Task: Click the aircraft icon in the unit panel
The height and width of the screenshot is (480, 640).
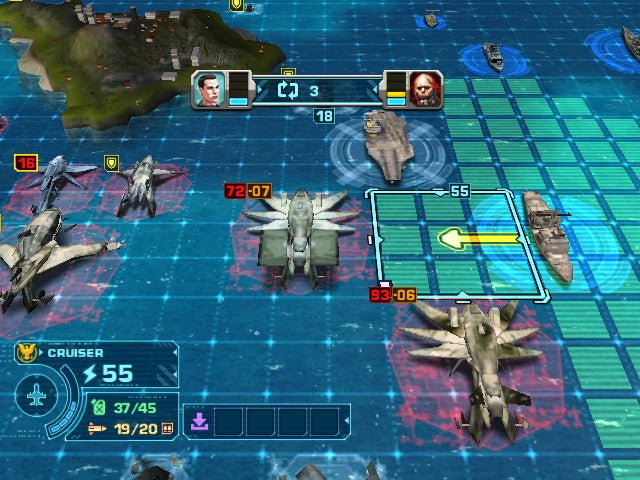Action: click(37, 397)
